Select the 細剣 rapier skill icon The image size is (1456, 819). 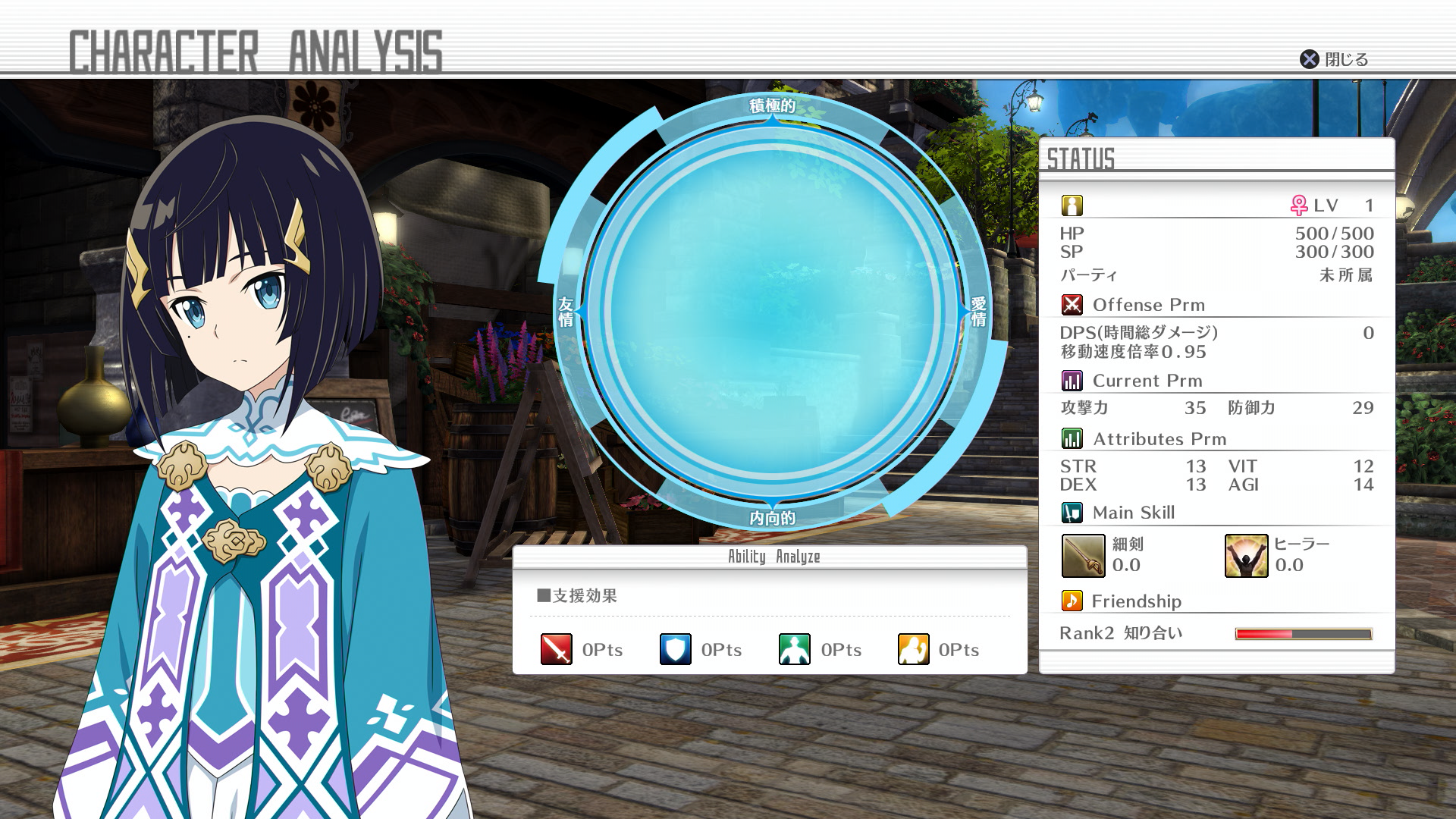pyautogui.click(x=1083, y=556)
